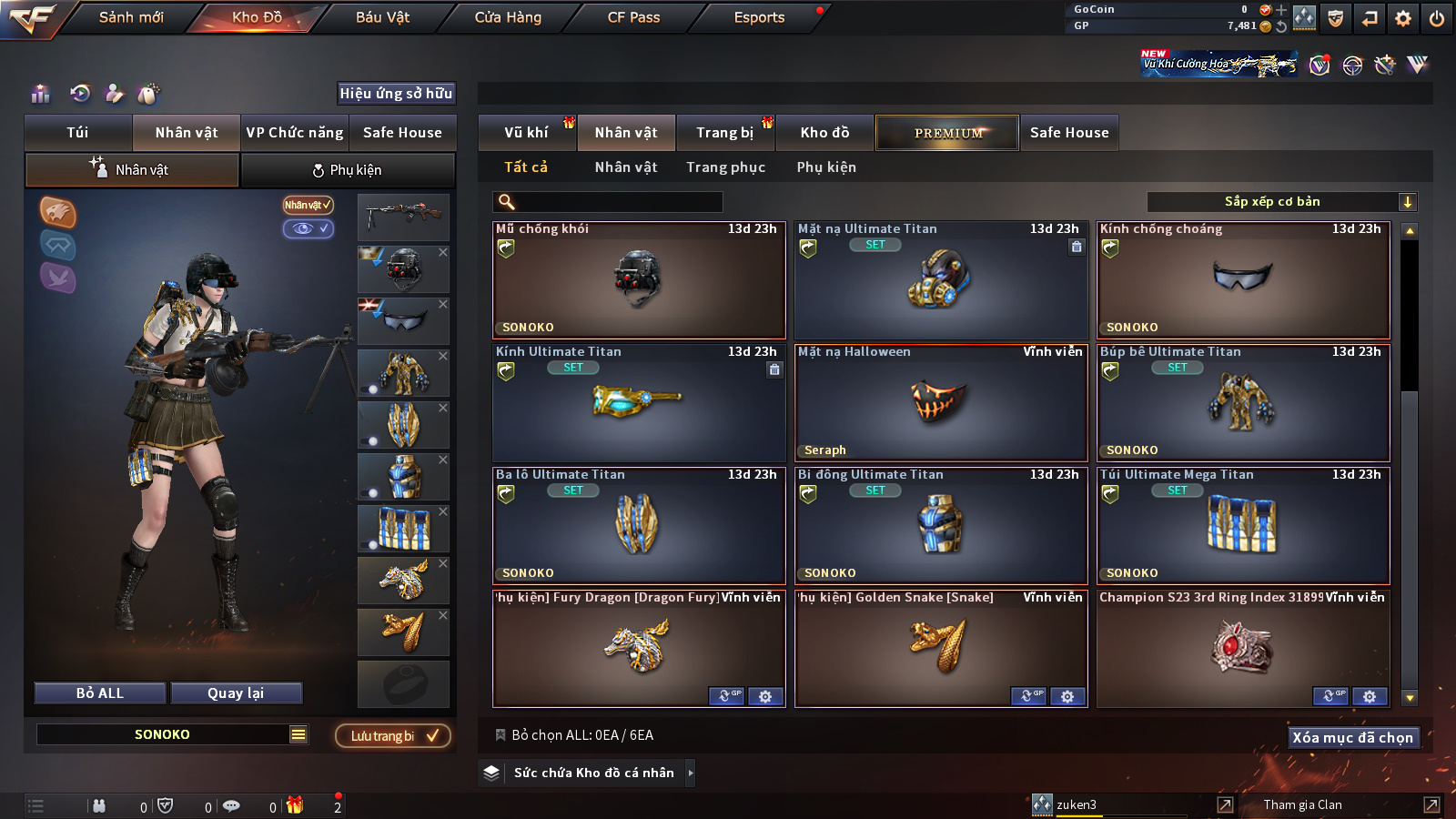Click the Quay lại button
The width and height of the screenshot is (1456, 819).
[236, 693]
